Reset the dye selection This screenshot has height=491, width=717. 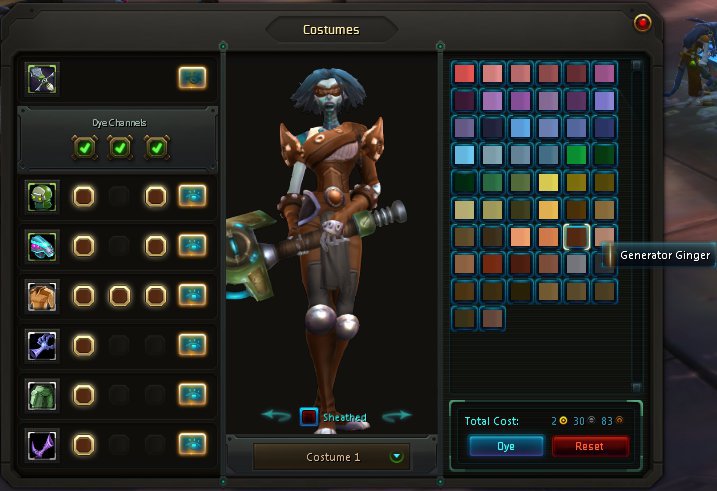coord(590,446)
